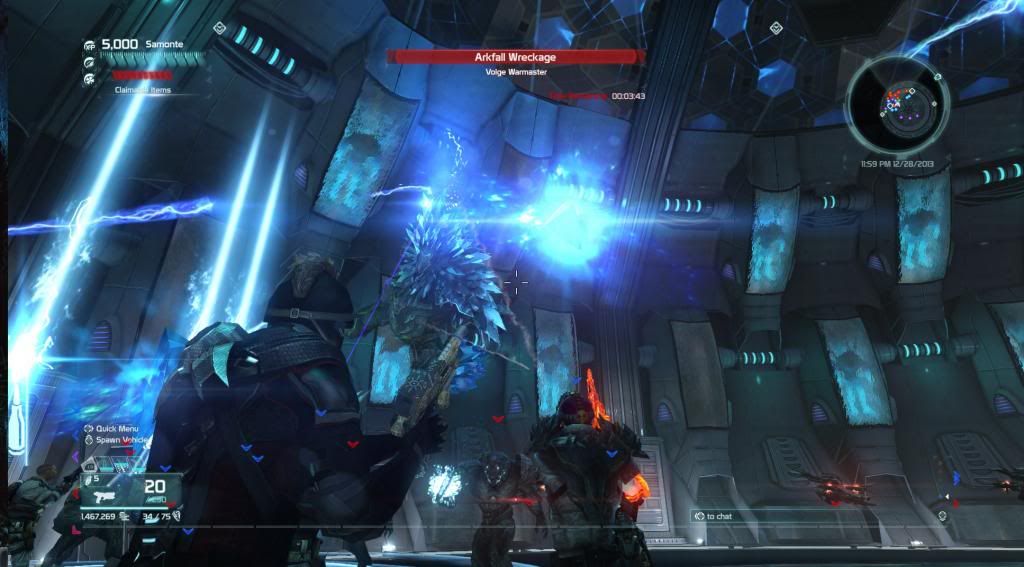Open the chat box prompt

pyautogui.click(x=713, y=516)
